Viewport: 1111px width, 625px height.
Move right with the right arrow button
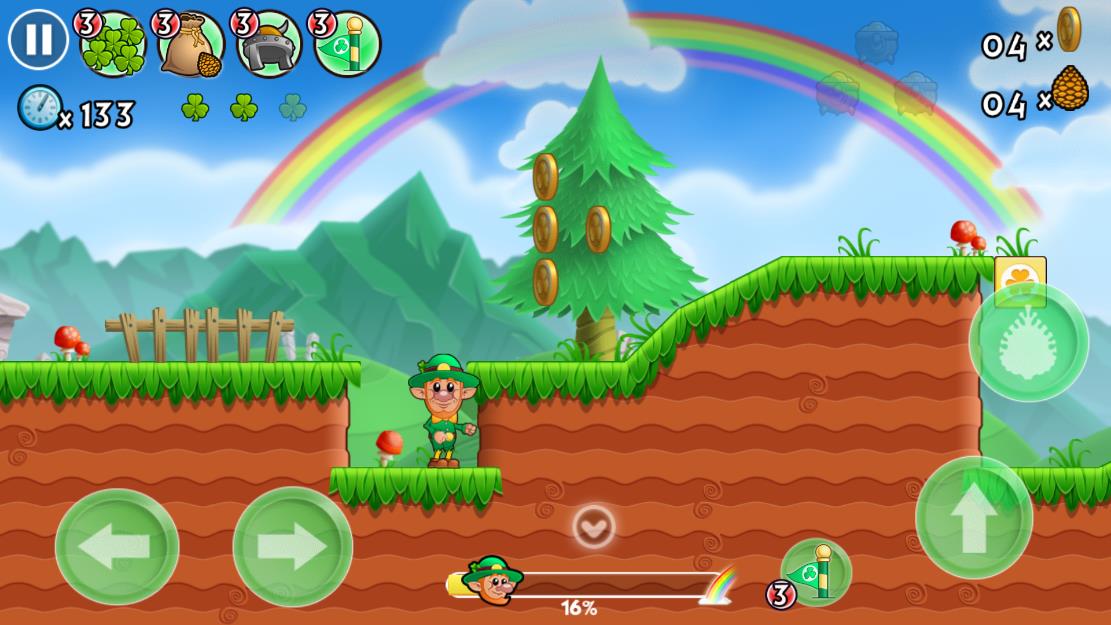[x=292, y=546]
